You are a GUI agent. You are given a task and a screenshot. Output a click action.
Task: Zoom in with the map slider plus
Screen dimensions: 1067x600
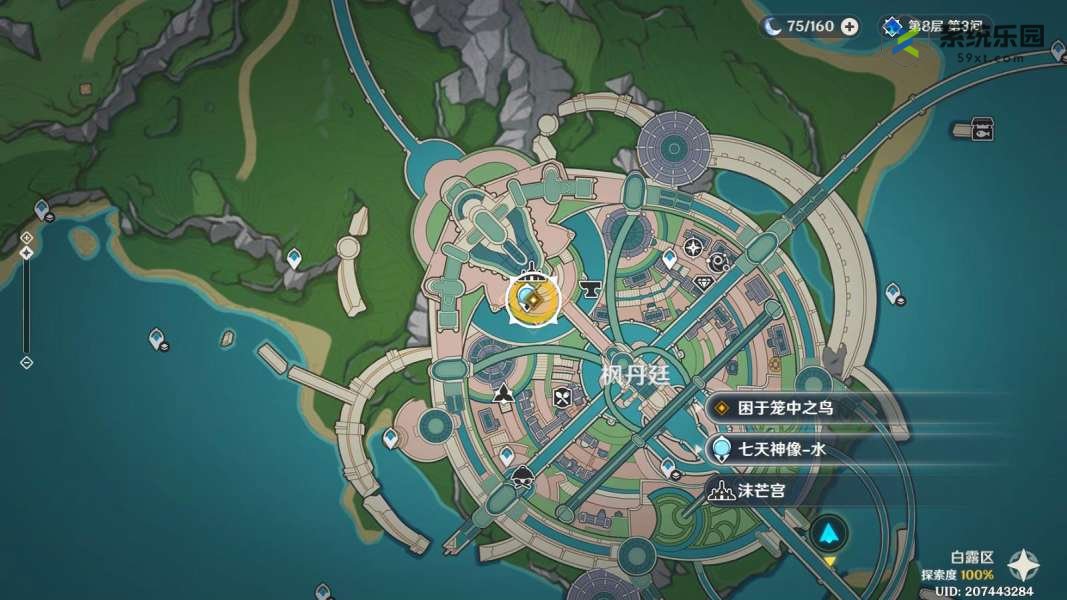[26, 238]
